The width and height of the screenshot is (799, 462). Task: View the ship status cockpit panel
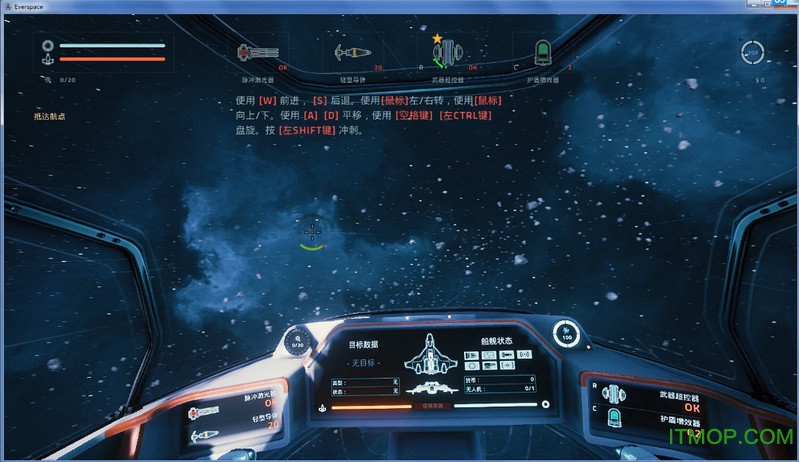[499, 342]
